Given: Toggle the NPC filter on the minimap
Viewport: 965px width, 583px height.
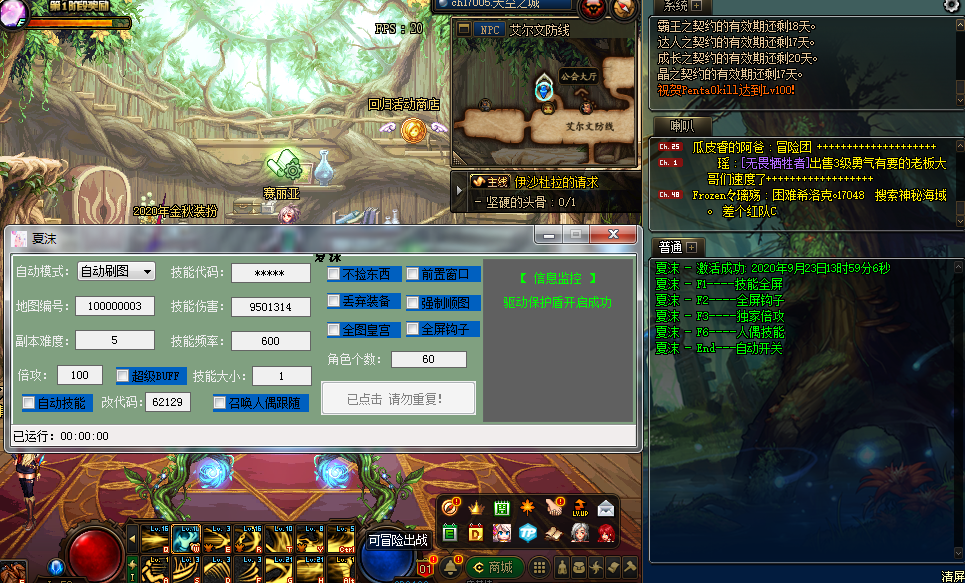Looking at the screenshot, I should (x=490, y=30).
